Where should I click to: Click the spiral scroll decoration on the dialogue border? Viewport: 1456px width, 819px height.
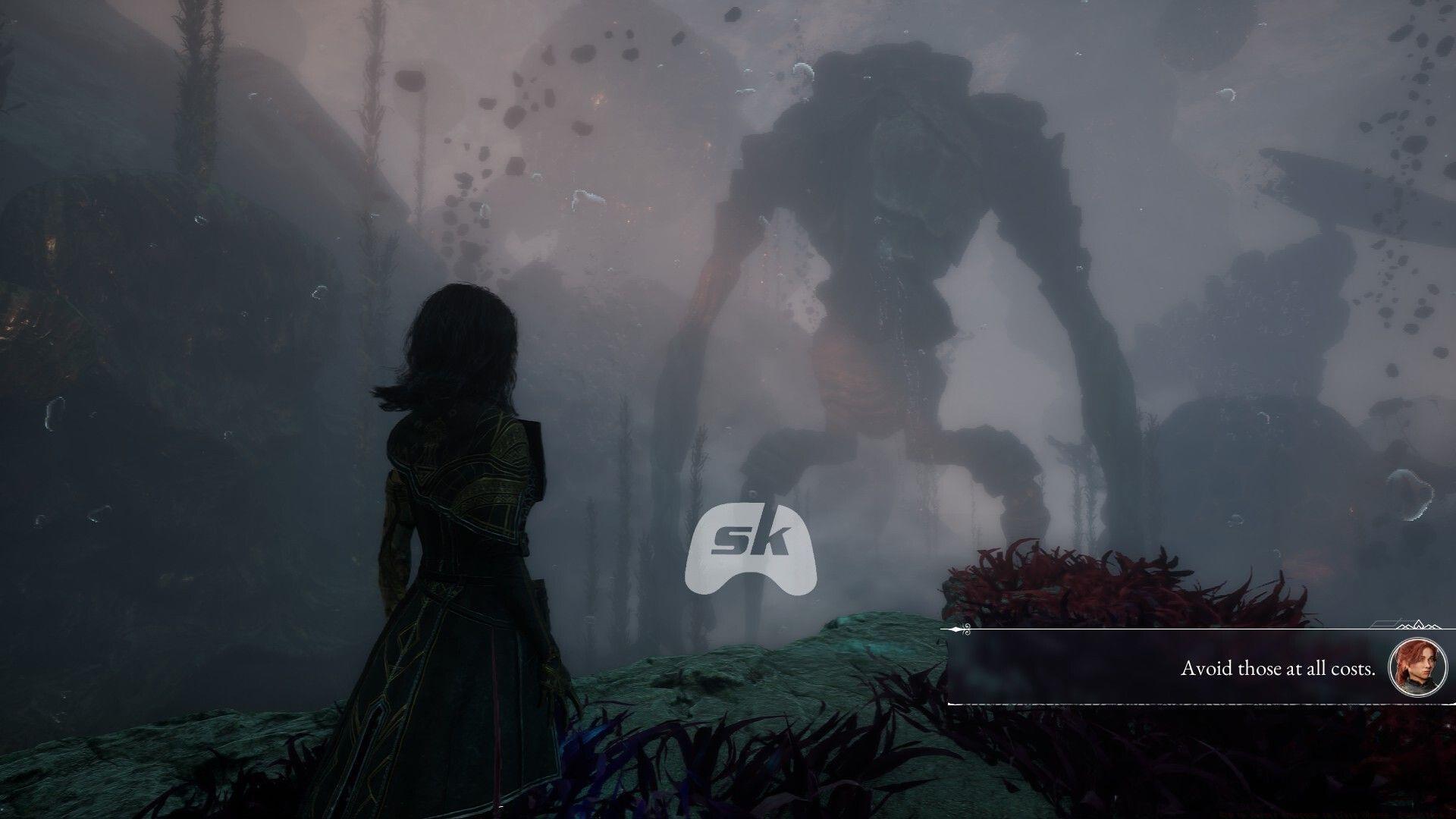click(968, 628)
